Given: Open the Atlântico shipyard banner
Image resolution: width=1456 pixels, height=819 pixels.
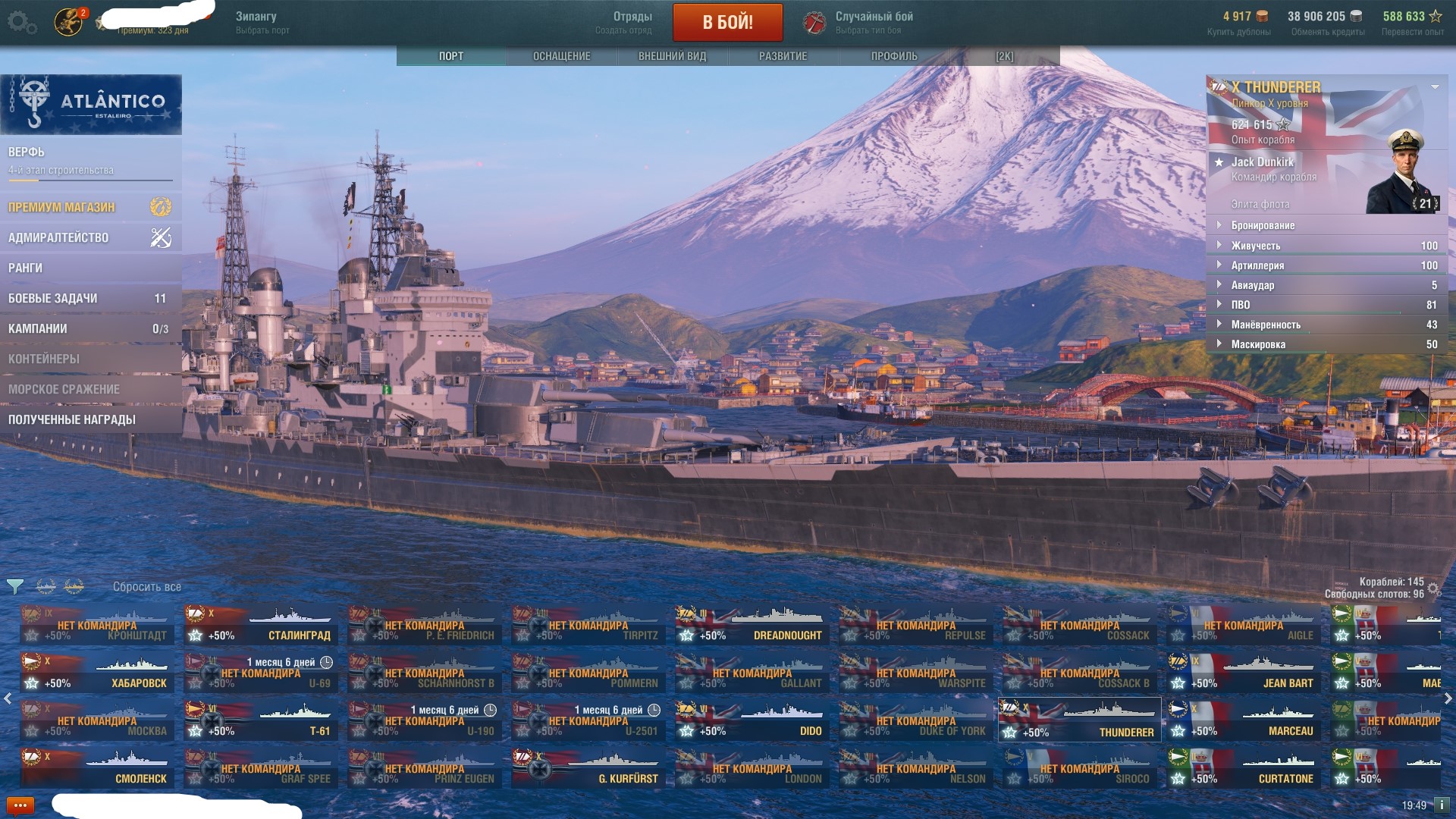Looking at the screenshot, I should [x=91, y=105].
